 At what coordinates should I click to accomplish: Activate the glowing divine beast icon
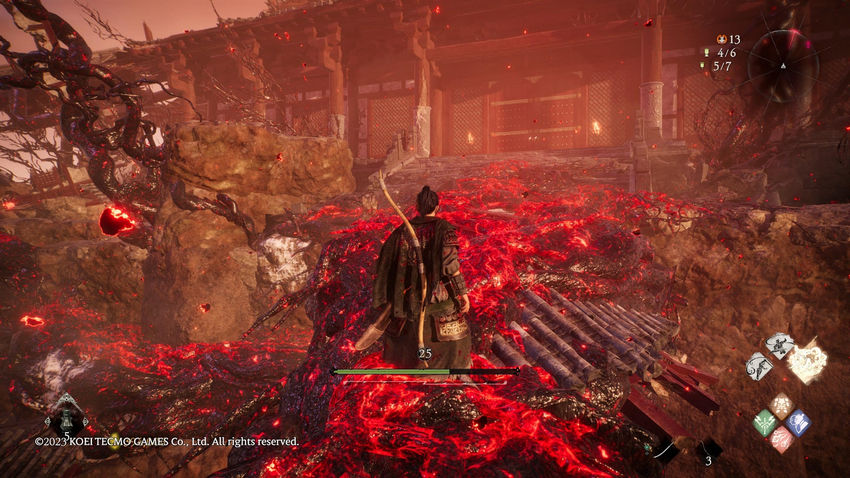click(808, 362)
